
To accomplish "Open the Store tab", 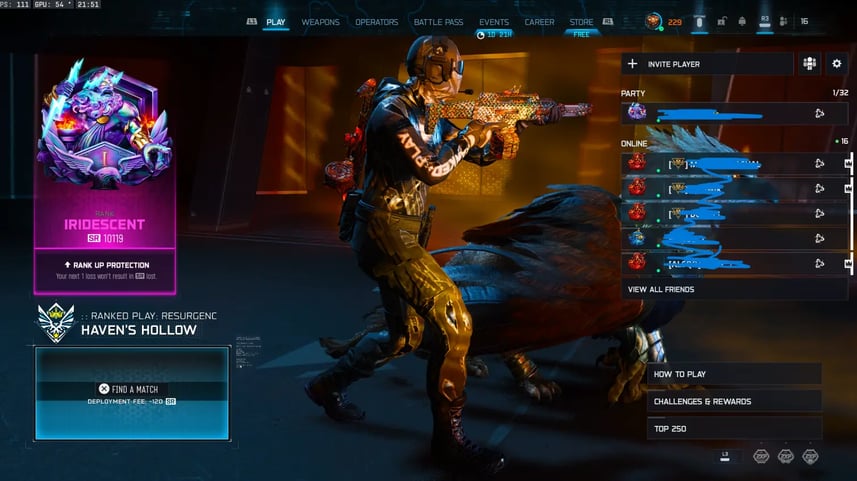I will click(x=581, y=22).
